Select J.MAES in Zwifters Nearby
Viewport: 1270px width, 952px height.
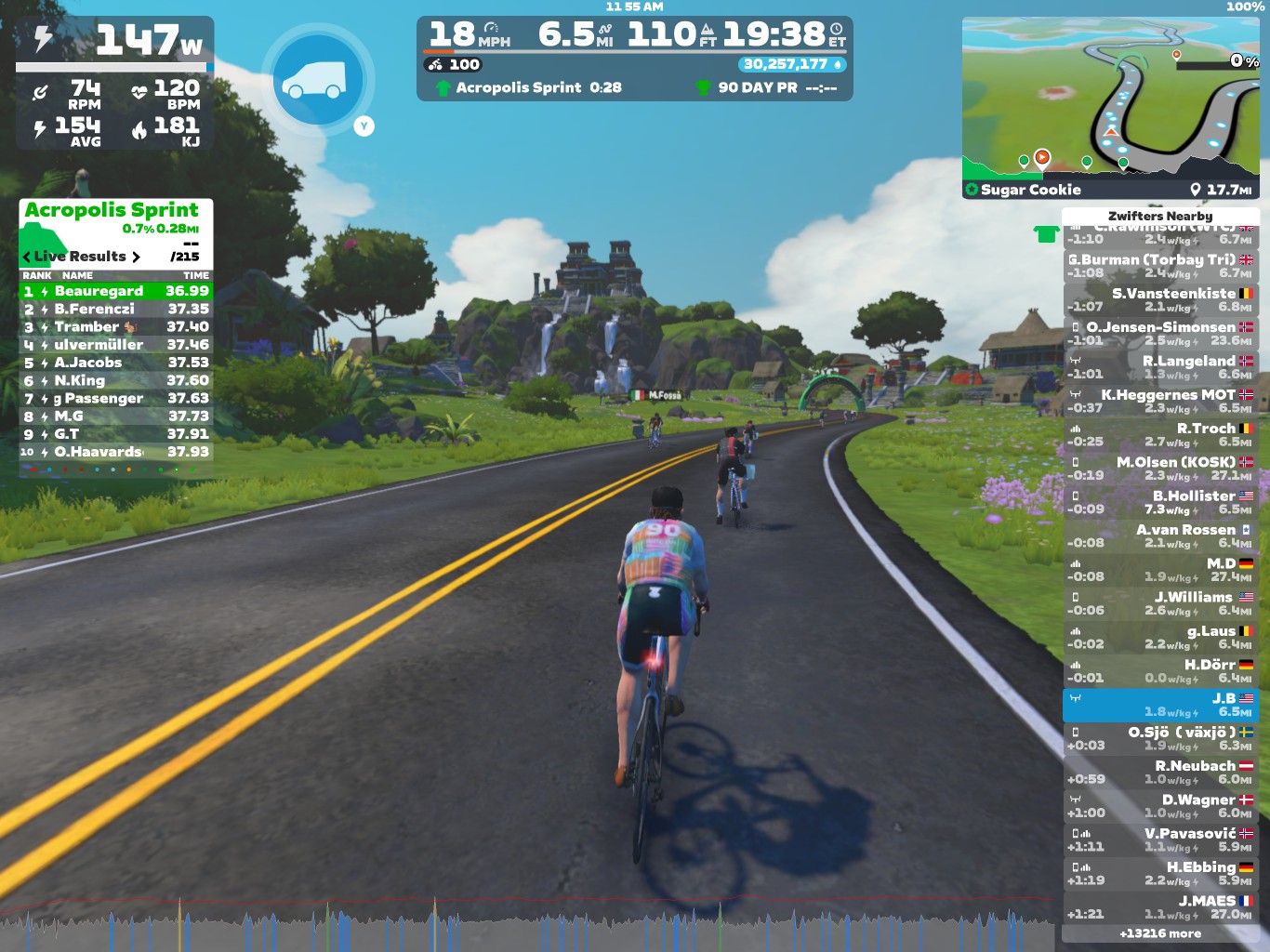coord(1160,907)
